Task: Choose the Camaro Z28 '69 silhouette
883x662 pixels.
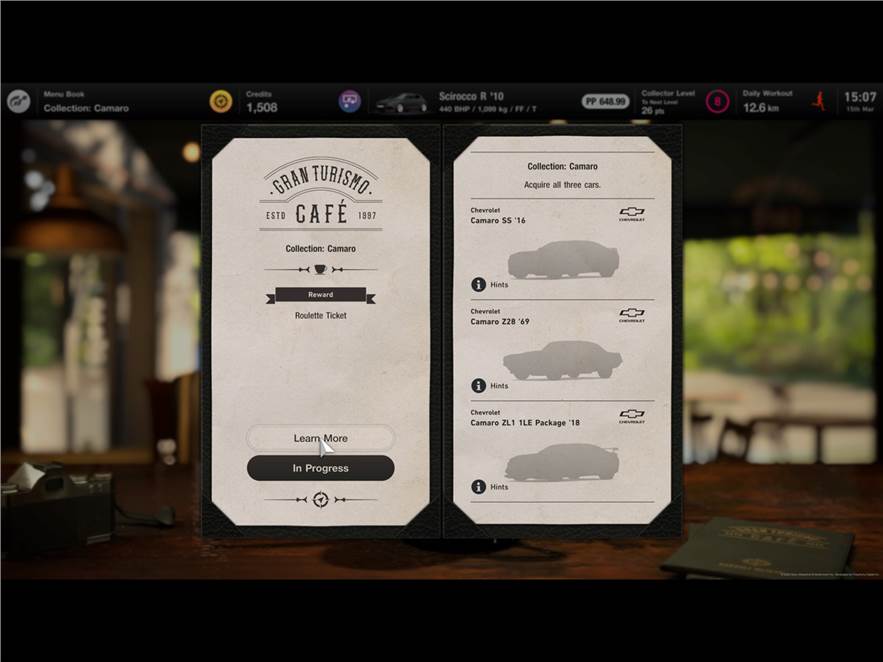Action: (563, 360)
